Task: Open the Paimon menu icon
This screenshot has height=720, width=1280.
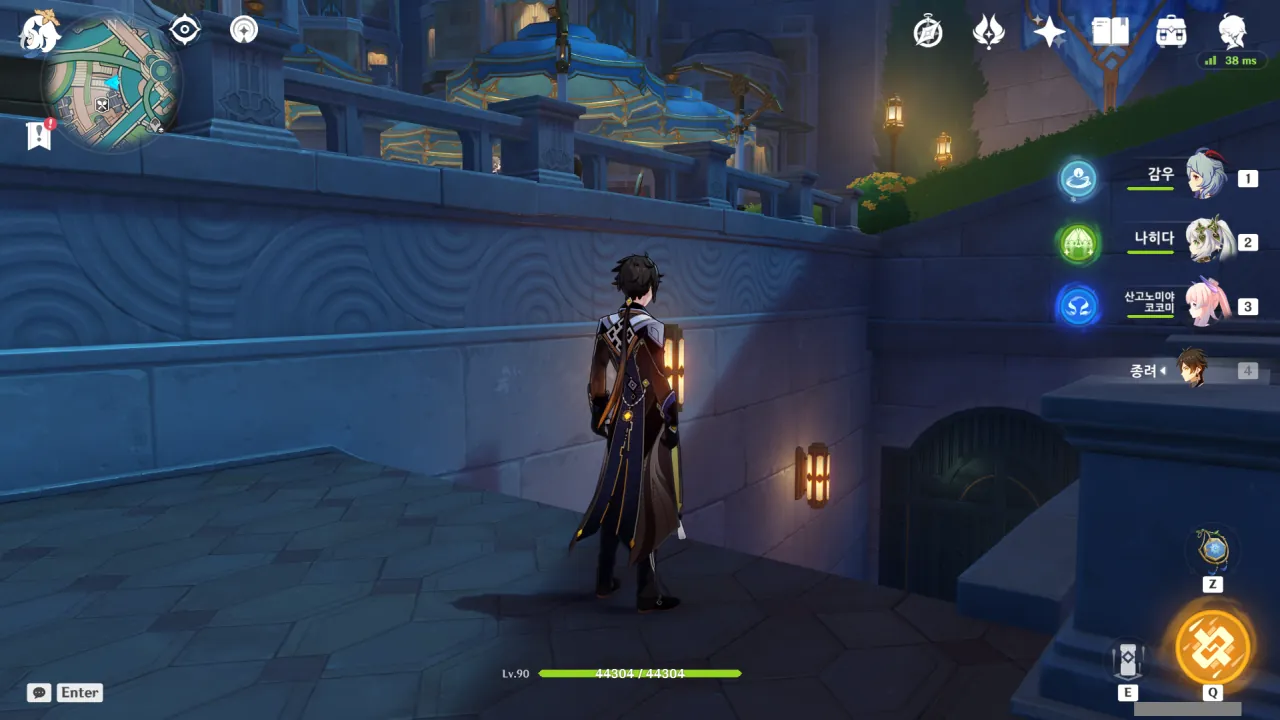Action: [x=40, y=32]
